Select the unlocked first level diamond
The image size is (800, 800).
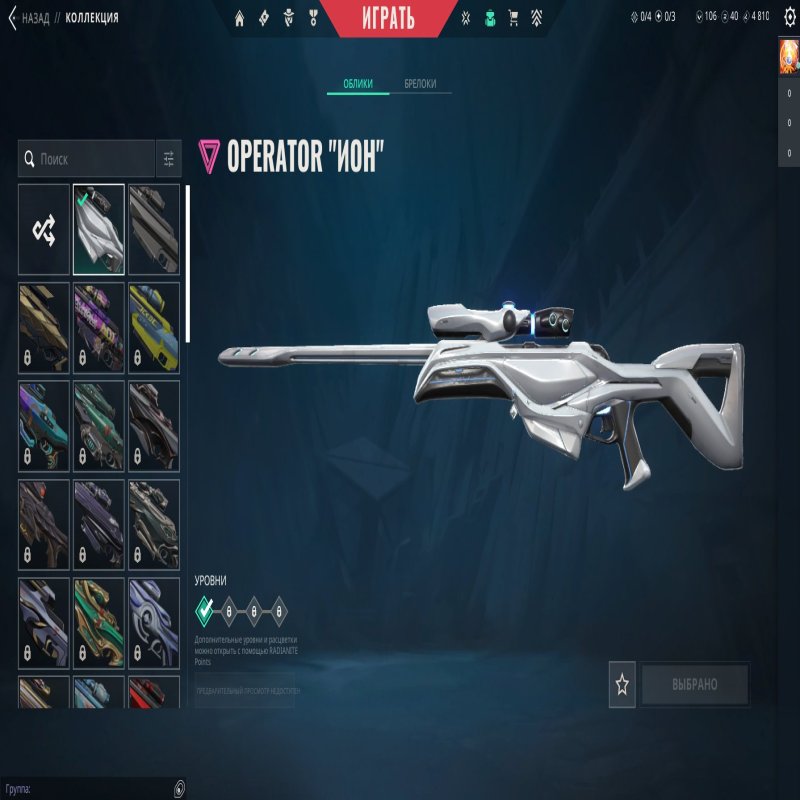pos(205,609)
